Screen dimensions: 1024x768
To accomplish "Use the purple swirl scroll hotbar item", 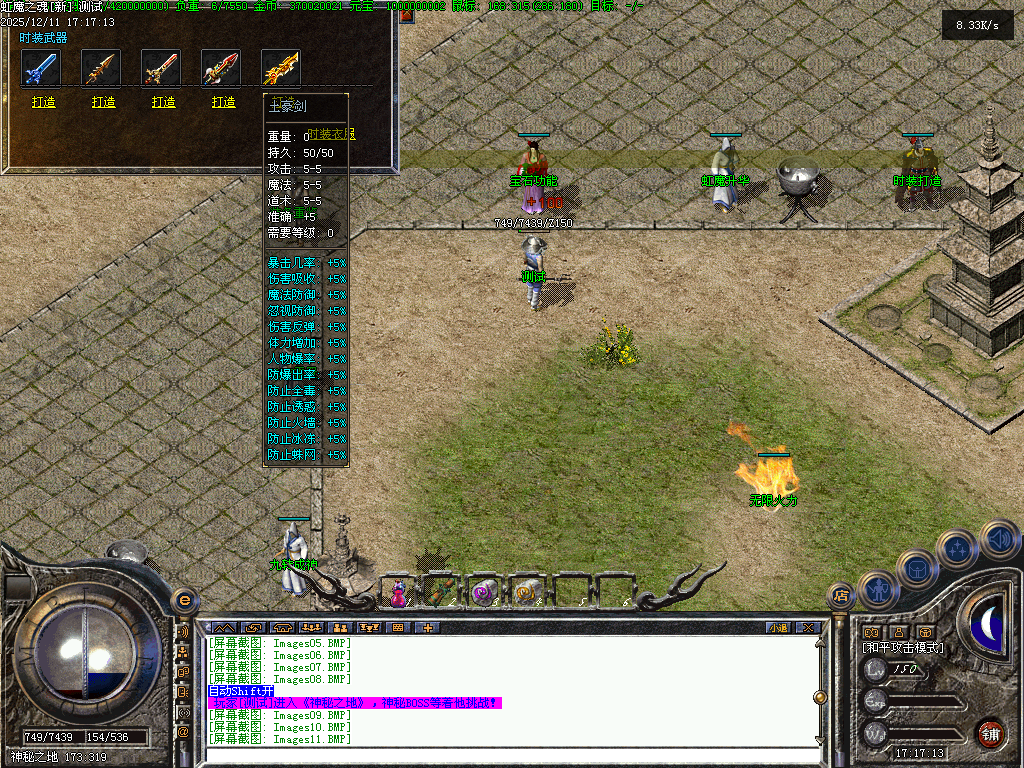I will 484,593.
